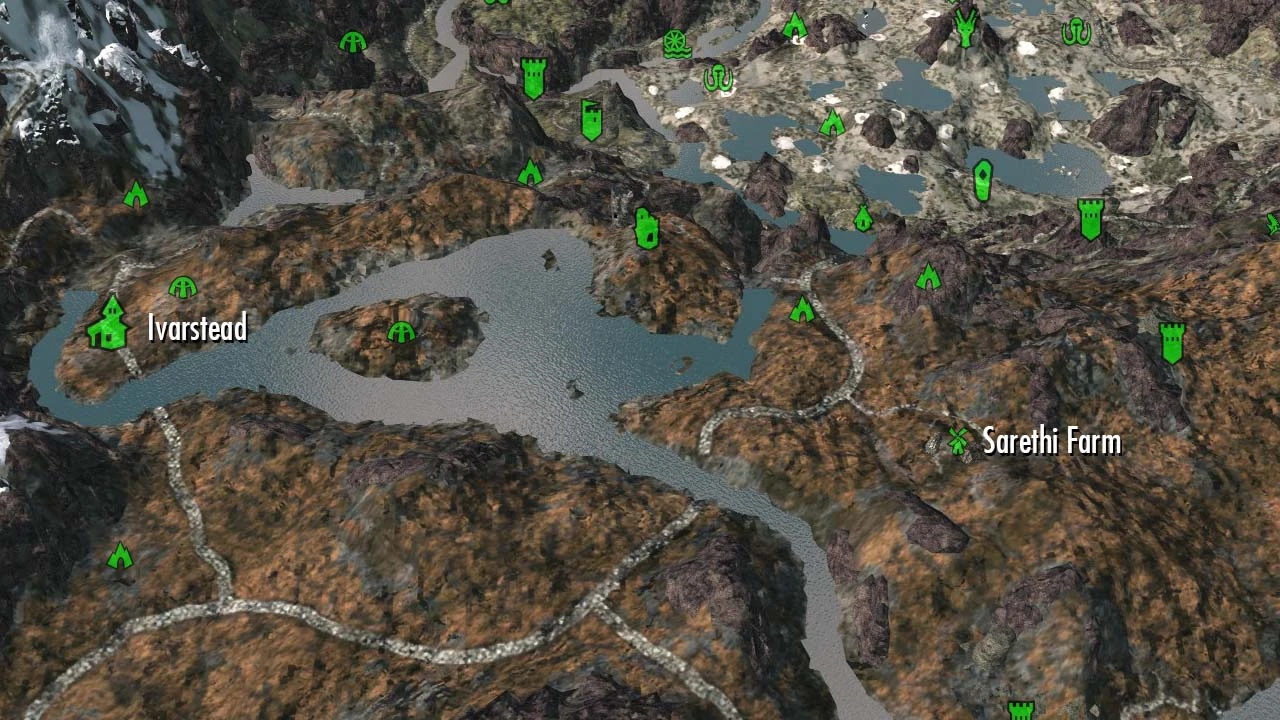This screenshot has width=1280, height=720.
Task: Select the water wheel mill marker near the marshes
Action: 676,45
